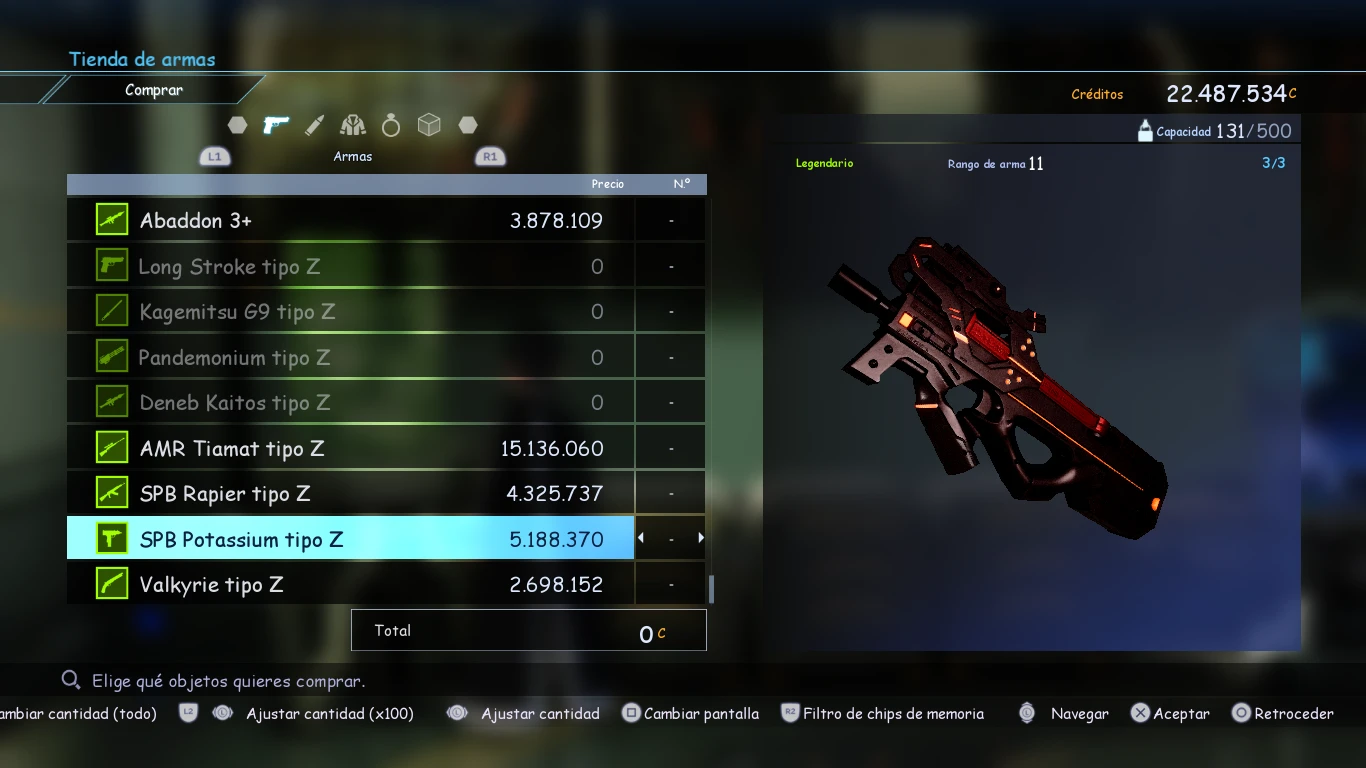Viewport: 1366px width, 768px height.
Task: Select Valkyrie tipo Z weapon row
Action: [x=350, y=584]
